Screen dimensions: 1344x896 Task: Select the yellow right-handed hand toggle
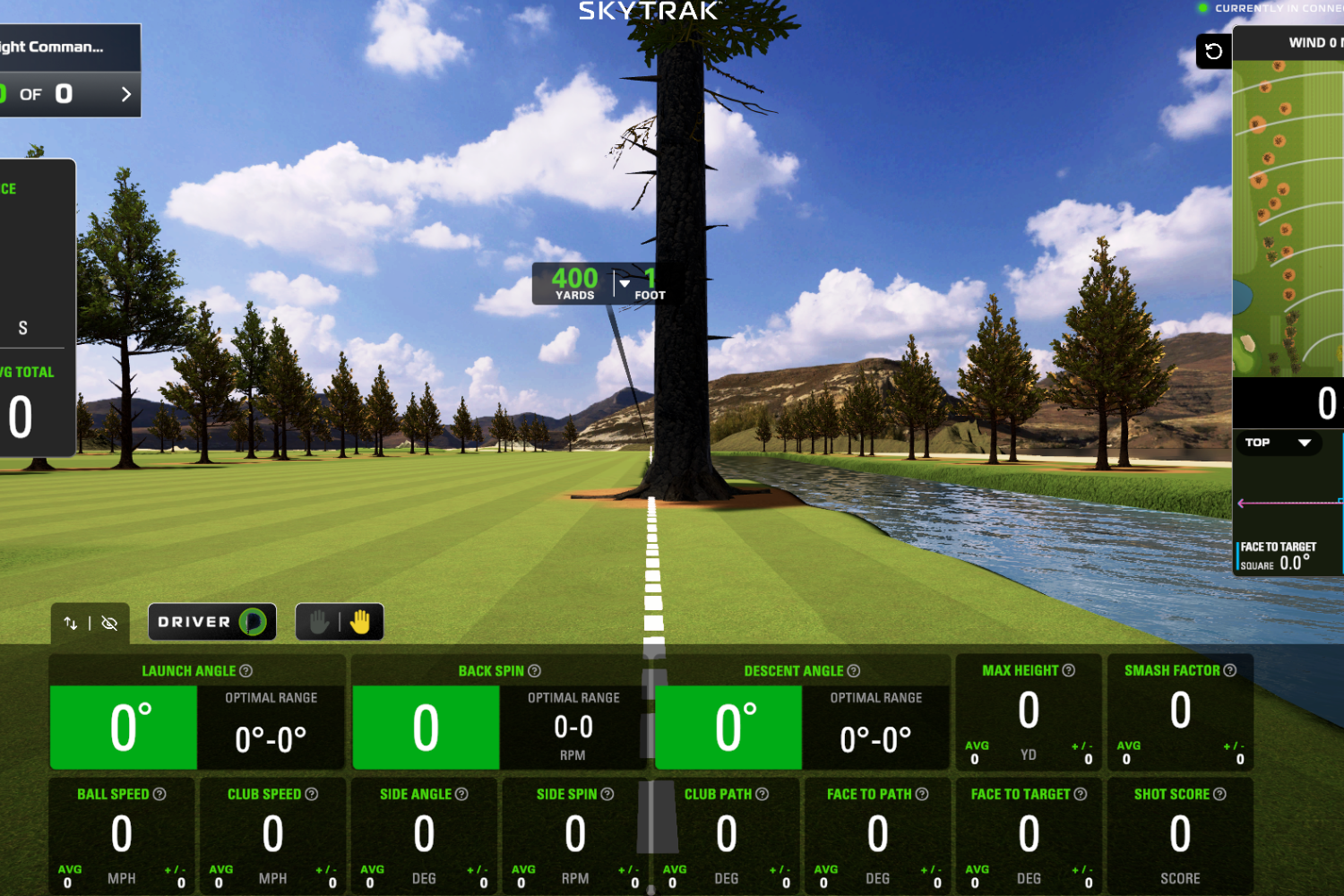358,621
